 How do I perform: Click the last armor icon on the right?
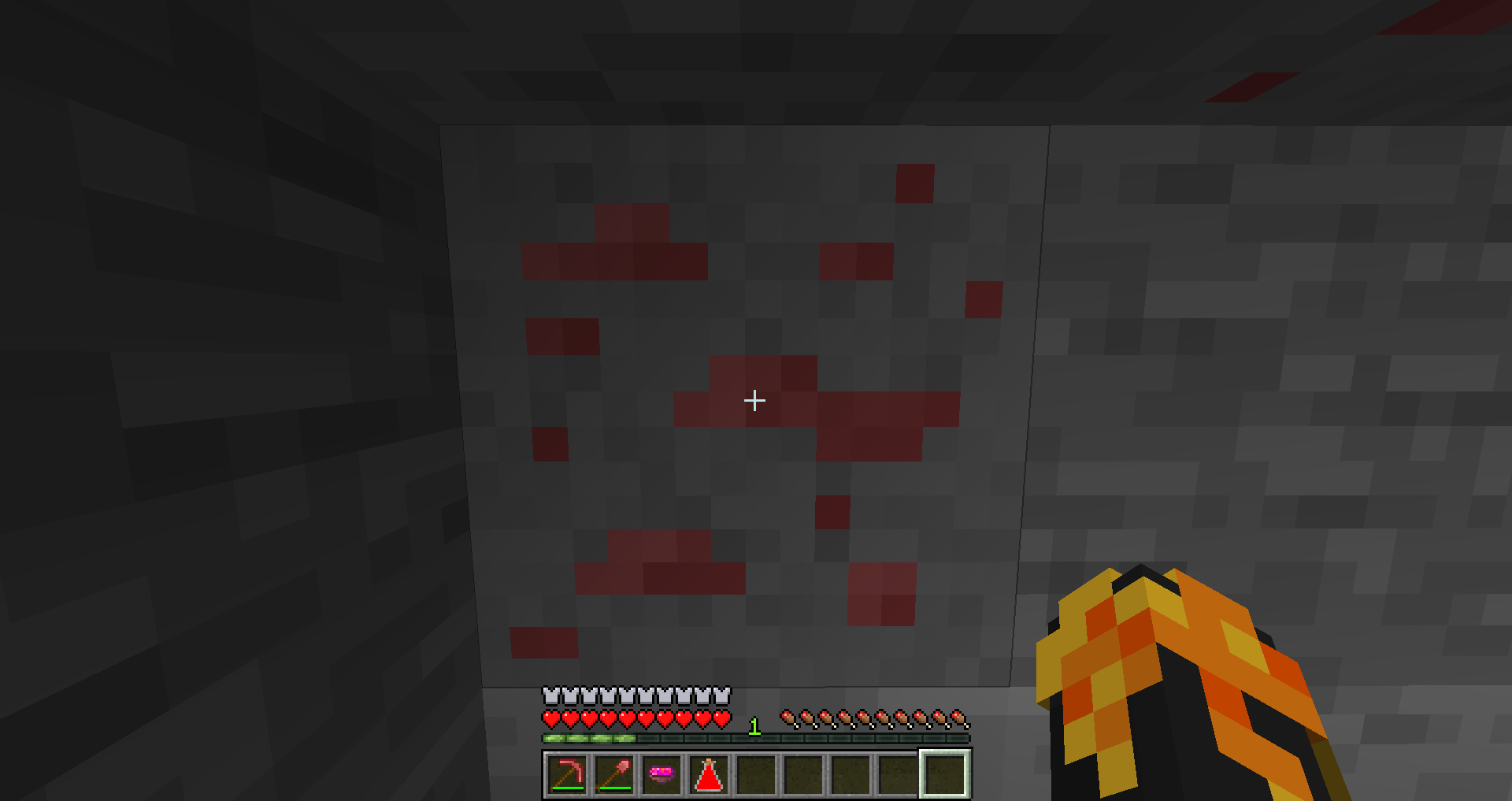pos(722,696)
